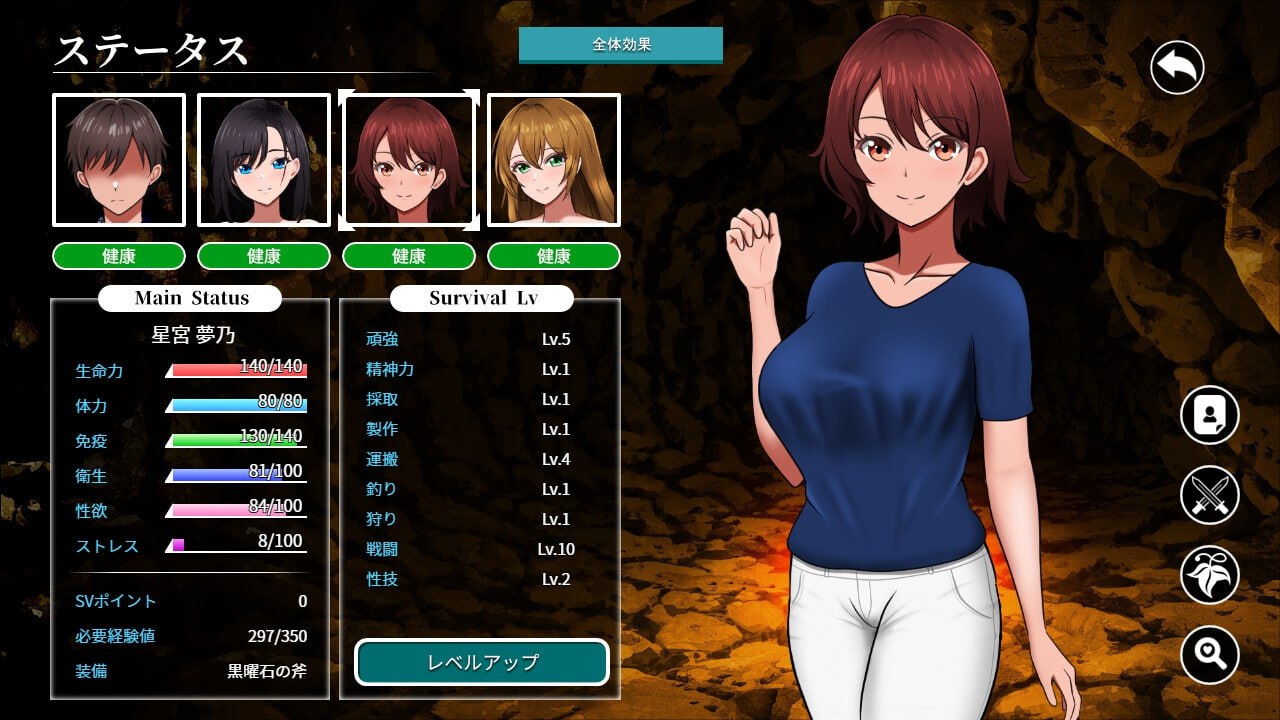
Task: Select the brown-haired boy portrait
Action: [119, 160]
